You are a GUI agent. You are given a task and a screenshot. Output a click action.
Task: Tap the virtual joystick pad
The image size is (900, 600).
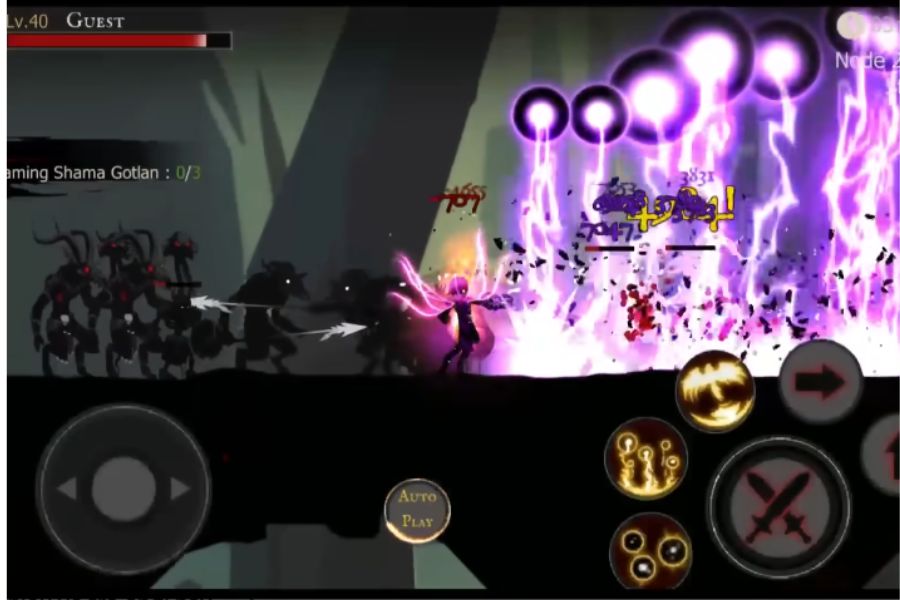point(123,488)
